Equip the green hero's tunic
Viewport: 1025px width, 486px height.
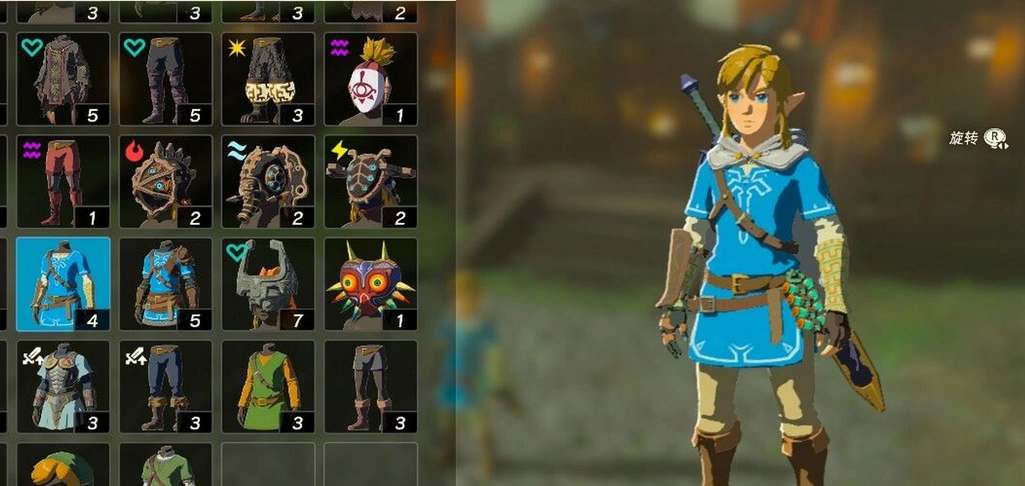pyautogui.click(x=267, y=387)
